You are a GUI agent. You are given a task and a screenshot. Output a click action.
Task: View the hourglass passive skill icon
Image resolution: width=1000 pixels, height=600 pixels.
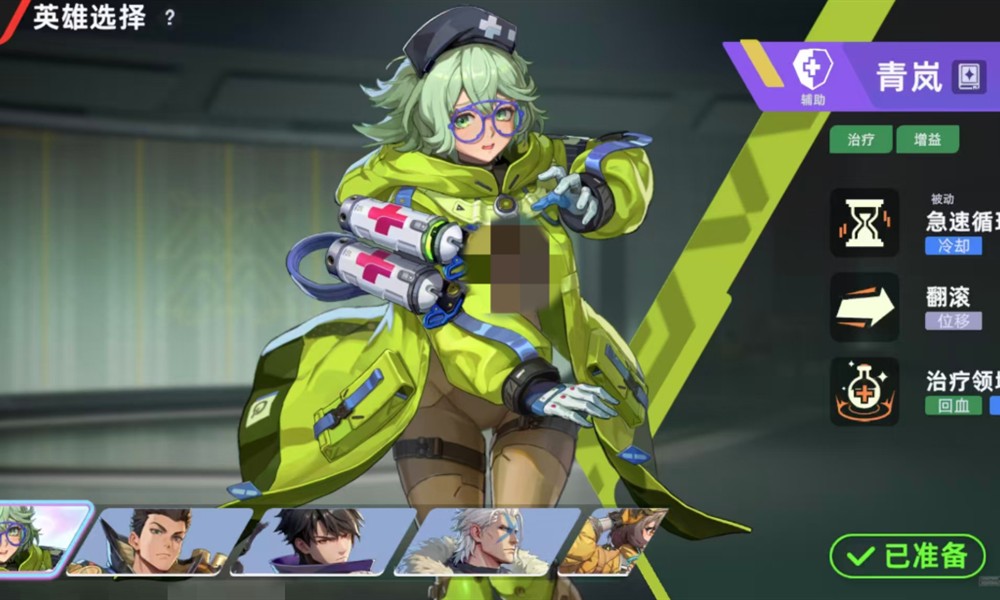pos(864,223)
